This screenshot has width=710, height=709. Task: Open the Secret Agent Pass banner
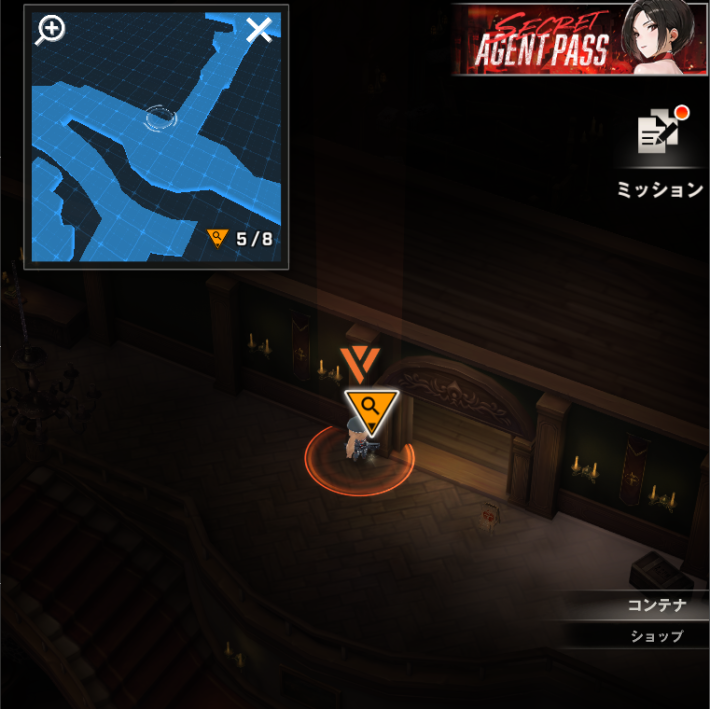point(580,40)
